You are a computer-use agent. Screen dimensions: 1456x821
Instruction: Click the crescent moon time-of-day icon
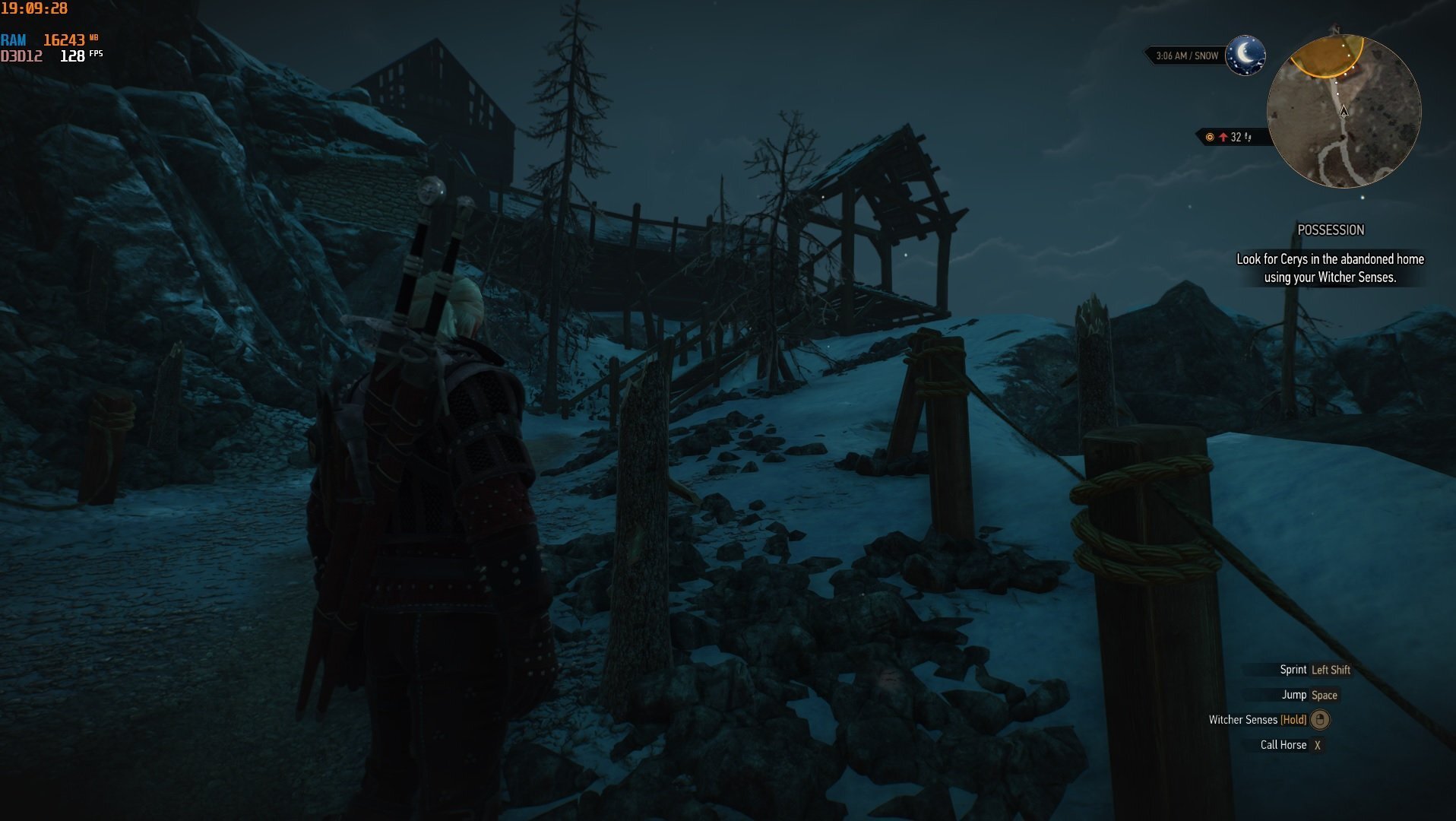click(x=1245, y=55)
